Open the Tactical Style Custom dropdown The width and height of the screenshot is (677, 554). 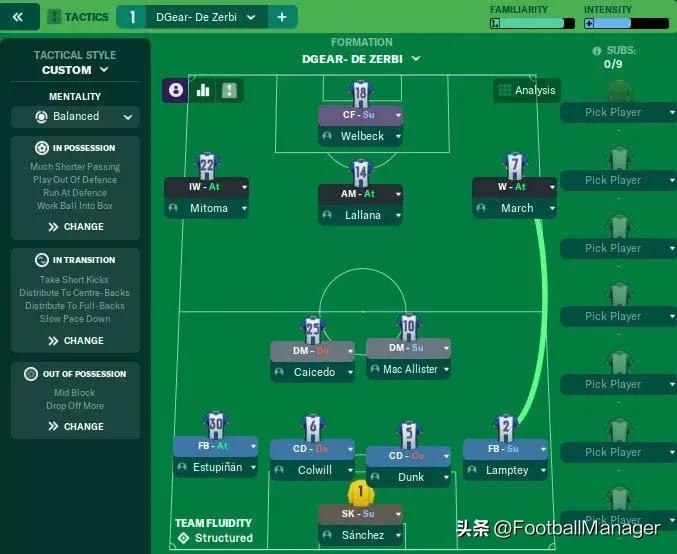tap(75, 71)
